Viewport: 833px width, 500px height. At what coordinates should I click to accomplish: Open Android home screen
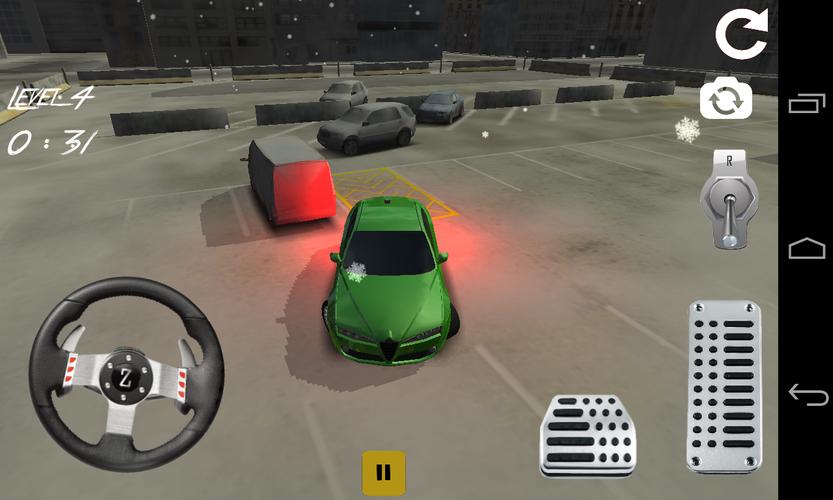(808, 248)
